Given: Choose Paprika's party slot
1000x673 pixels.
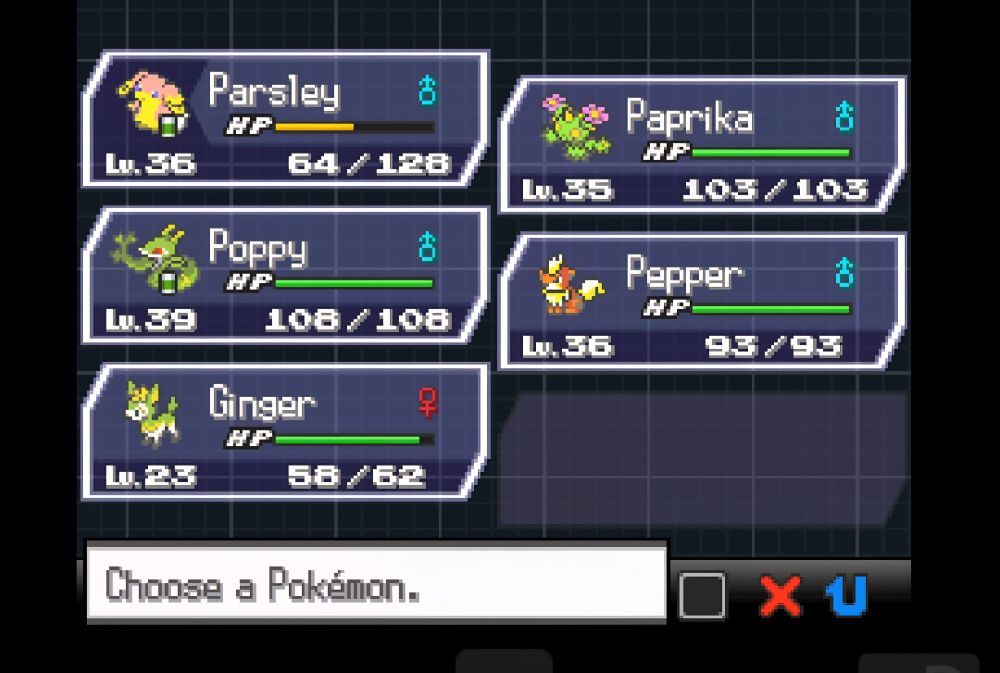Looking at the screenshot, I should point(702,146).
